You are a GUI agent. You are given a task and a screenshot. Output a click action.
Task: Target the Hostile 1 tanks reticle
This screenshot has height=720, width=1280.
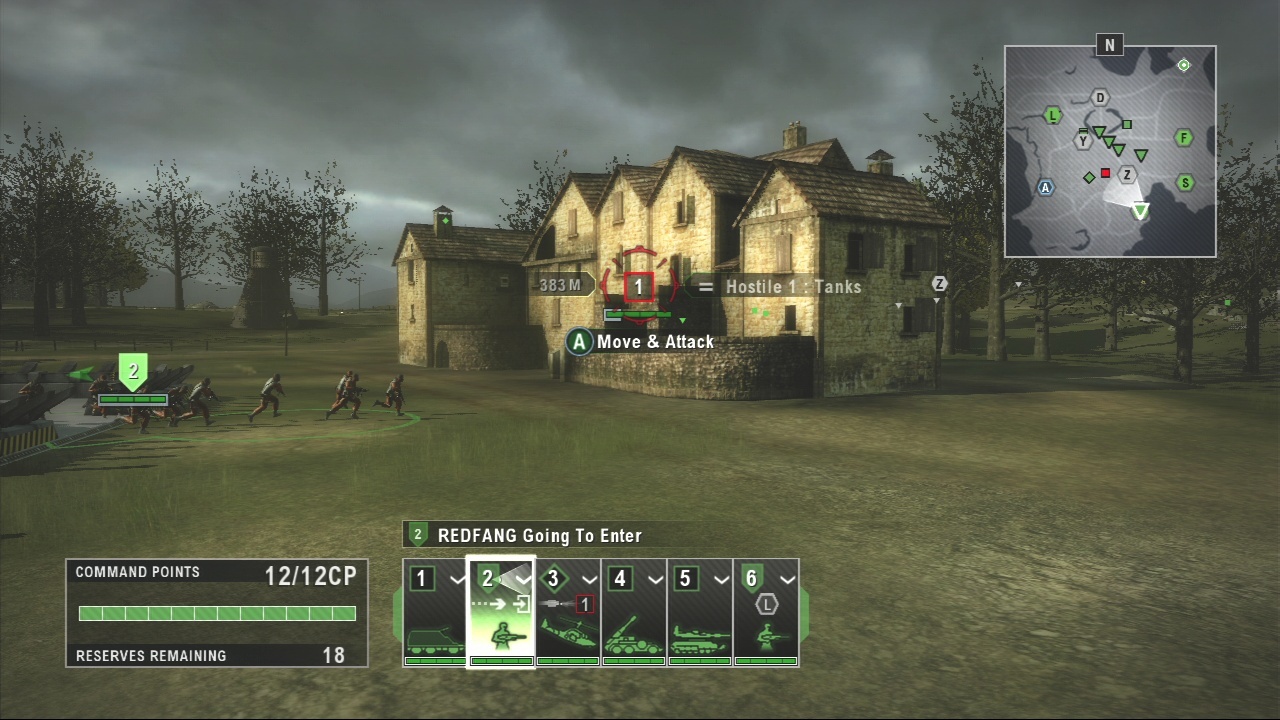[x=639, y=287]
